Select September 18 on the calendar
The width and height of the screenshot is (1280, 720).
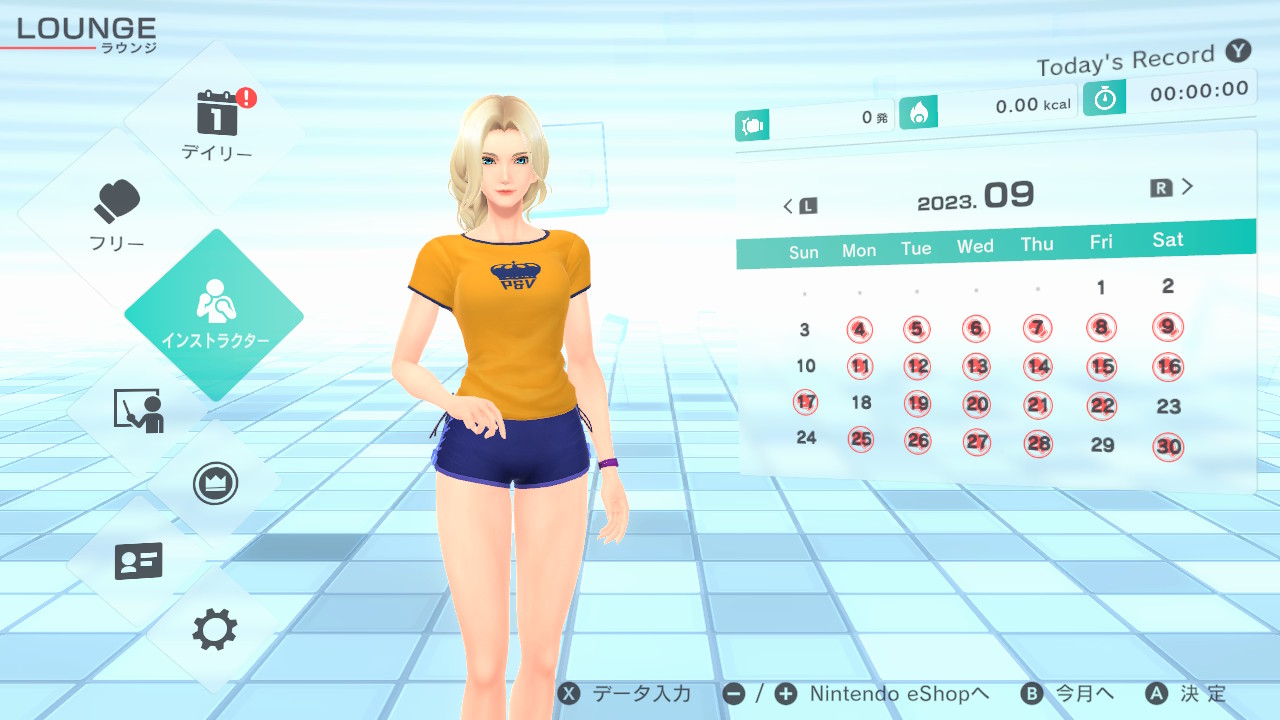point(861,403)
